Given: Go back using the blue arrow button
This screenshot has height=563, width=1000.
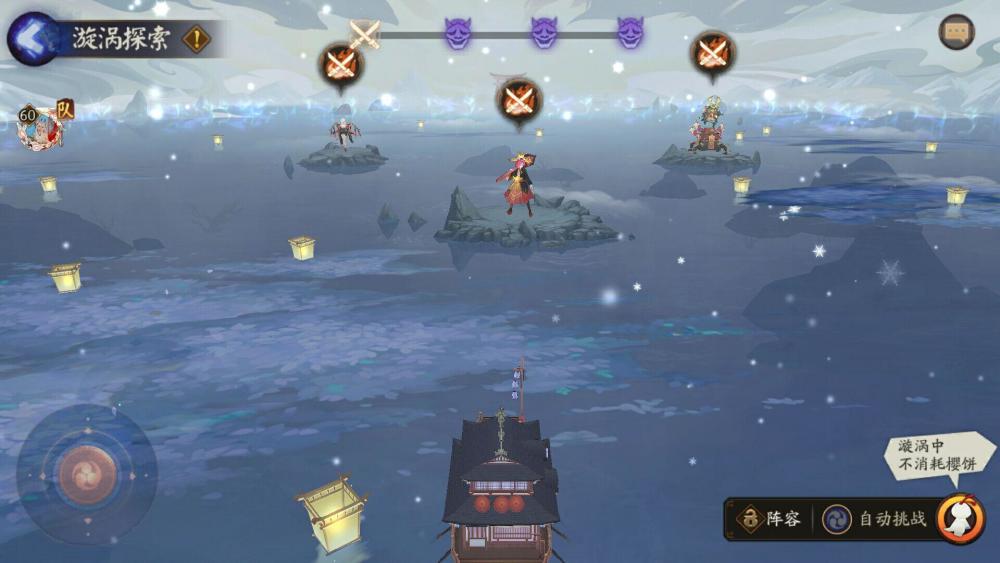Looking at the screenshot, I should [x=31, y=38].
